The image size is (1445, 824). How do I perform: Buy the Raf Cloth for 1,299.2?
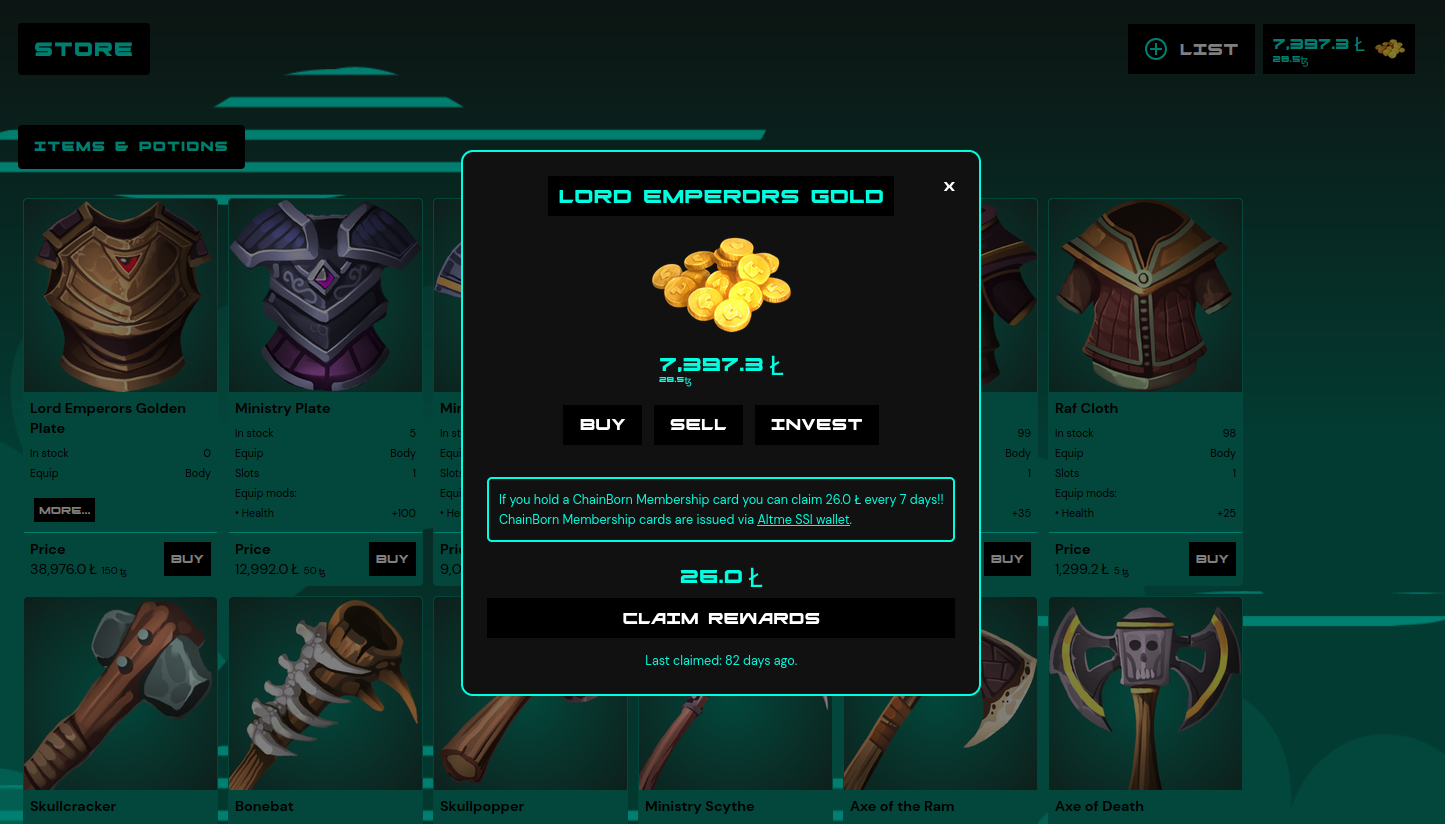point(1212,559)
